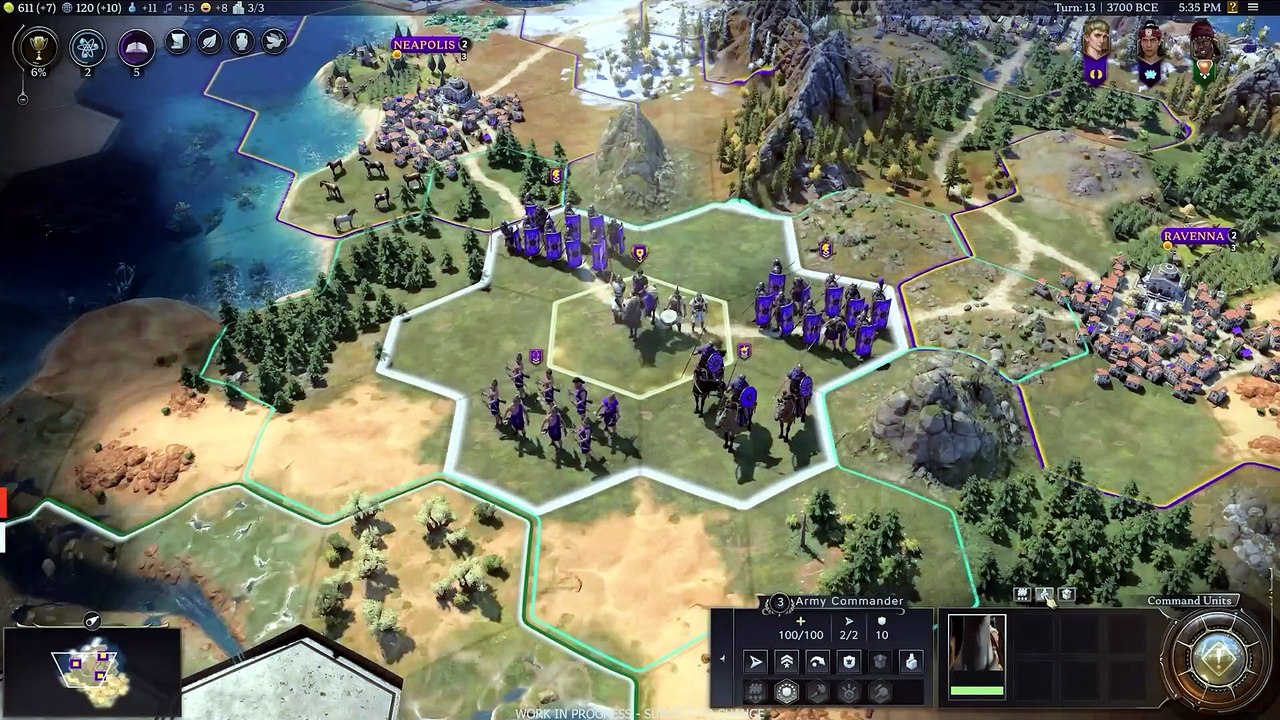The width and height of the screenshot is (1280, 720).
Task: Click the minimap
Action: (x=92, y=668)
